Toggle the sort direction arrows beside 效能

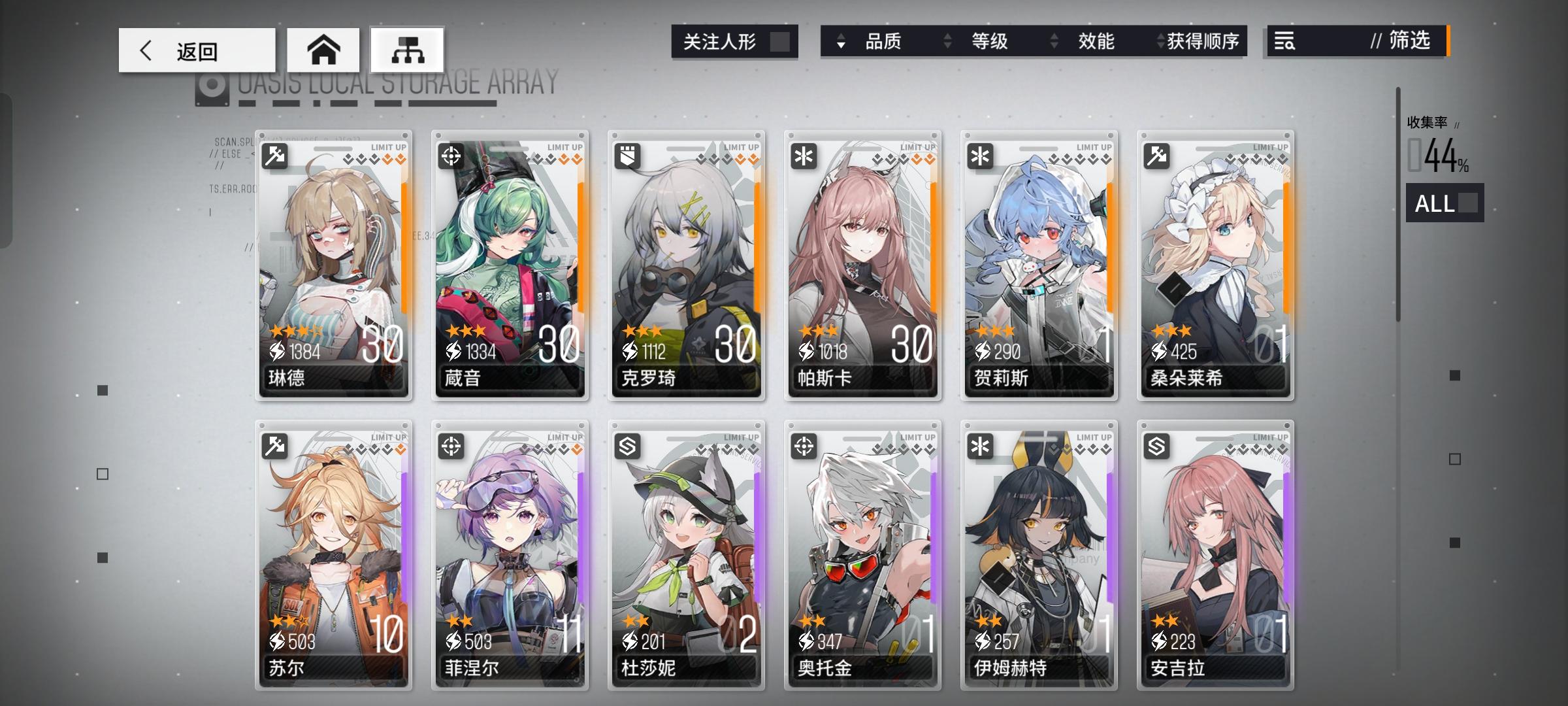coord(1053,41)
